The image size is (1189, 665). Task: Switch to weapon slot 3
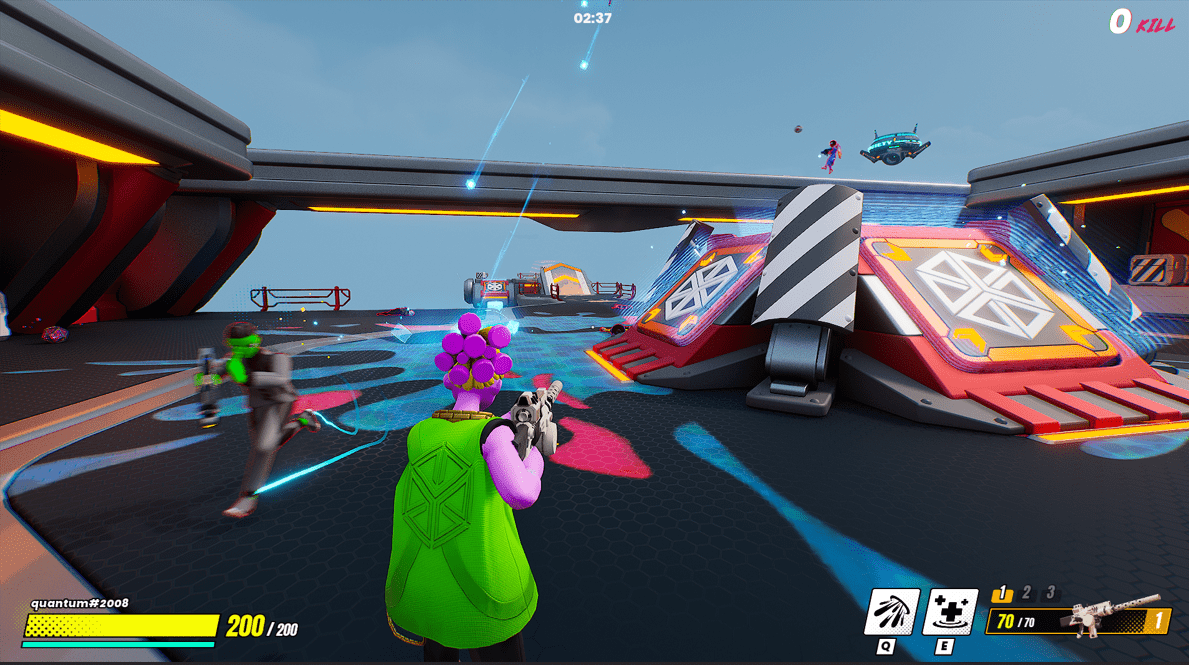click(x=1050, y=593)
